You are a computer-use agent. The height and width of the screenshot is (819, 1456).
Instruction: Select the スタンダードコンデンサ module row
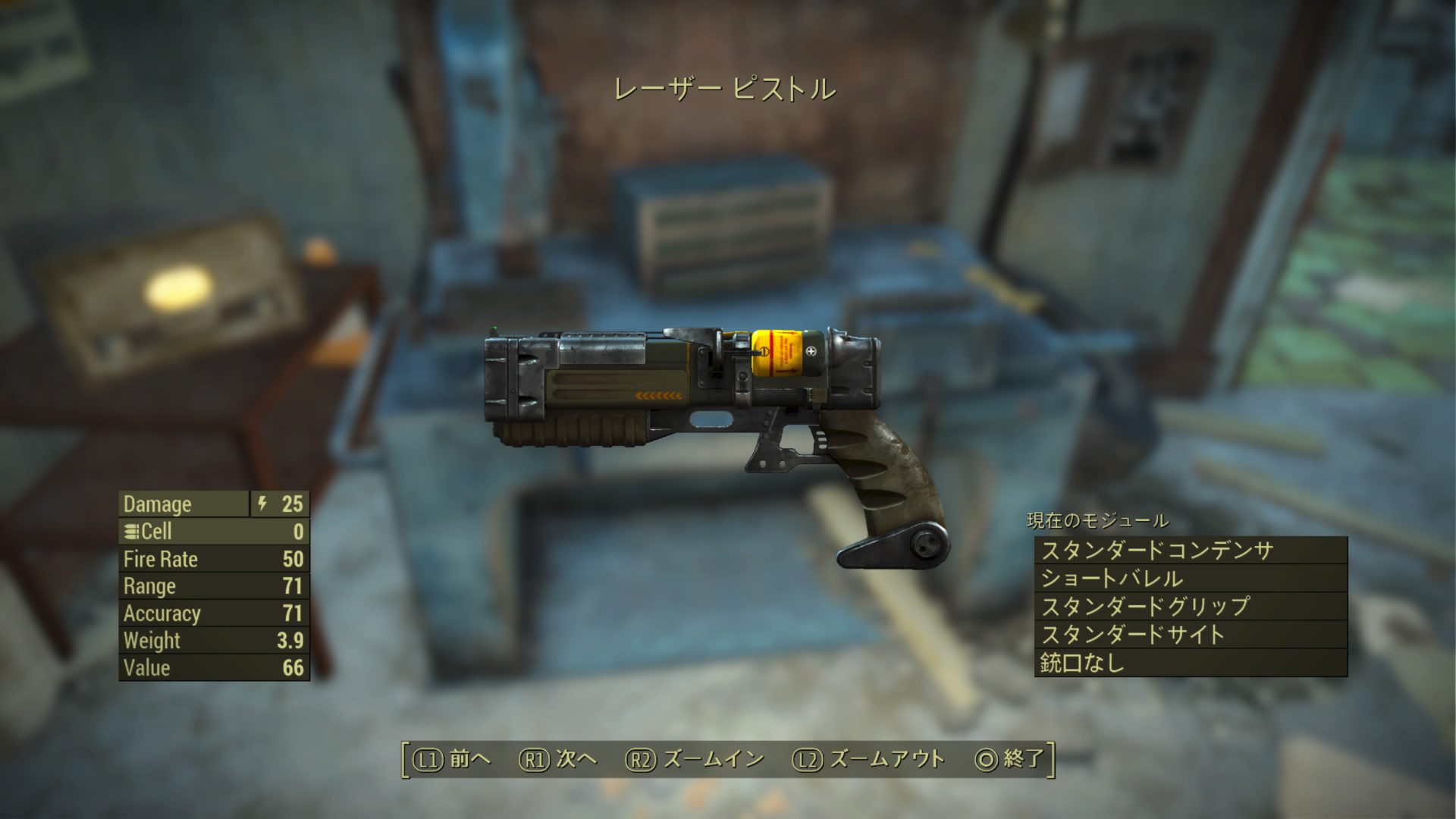point(1190,551)
